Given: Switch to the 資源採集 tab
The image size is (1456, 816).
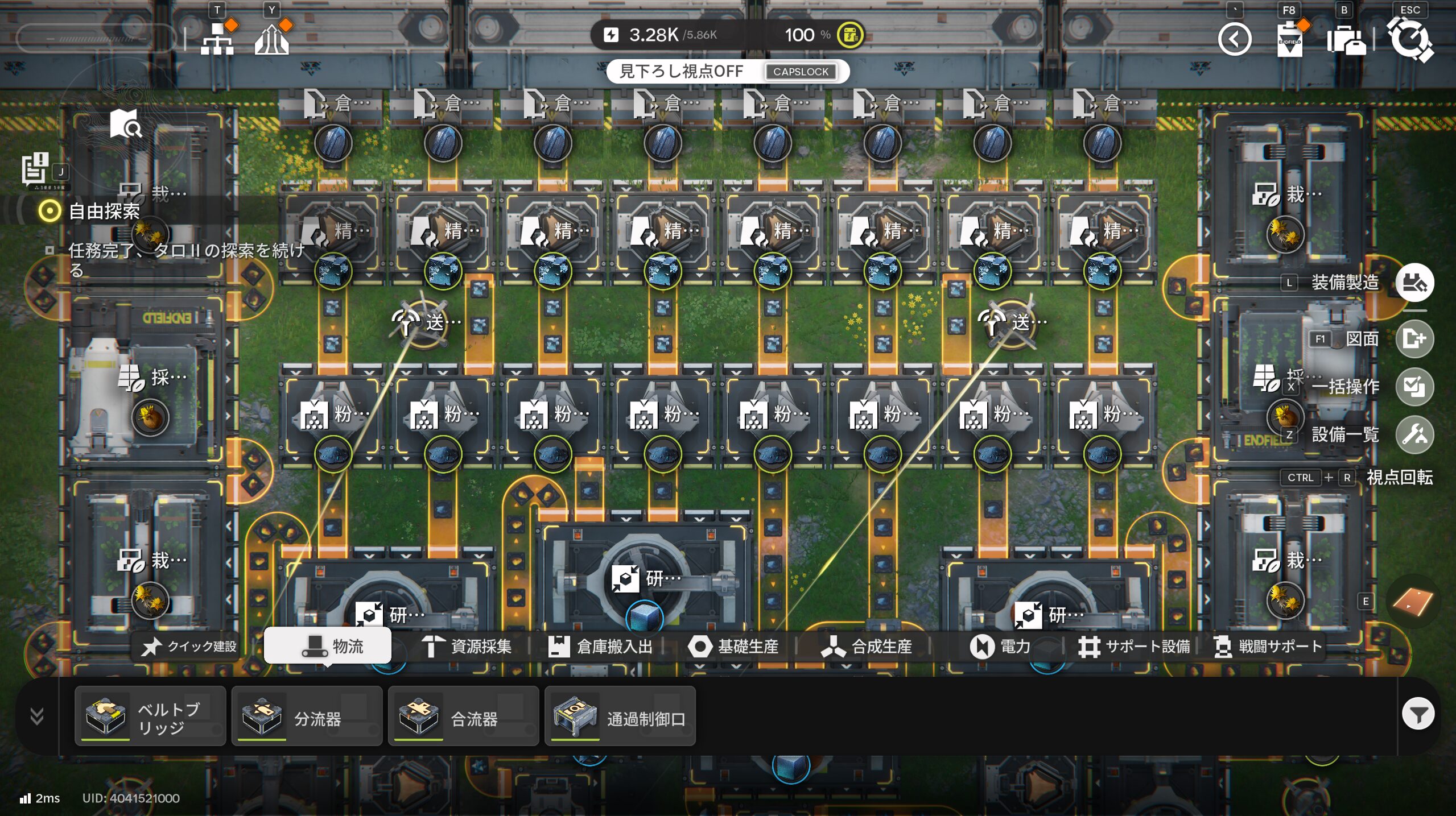Looking at the screenshot, I should coord(467,647).
